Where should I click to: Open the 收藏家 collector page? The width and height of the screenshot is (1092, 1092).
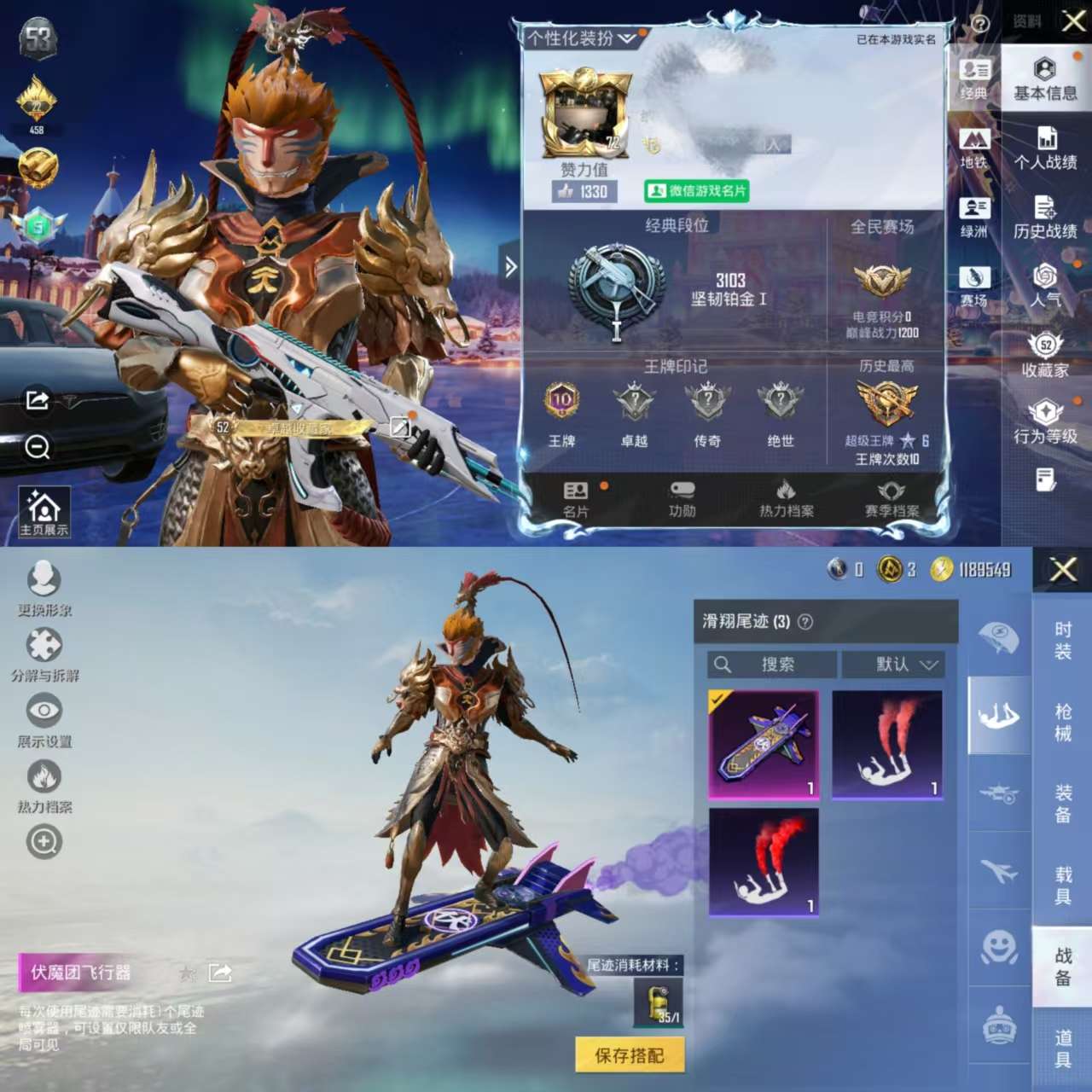pos(1045,356)
